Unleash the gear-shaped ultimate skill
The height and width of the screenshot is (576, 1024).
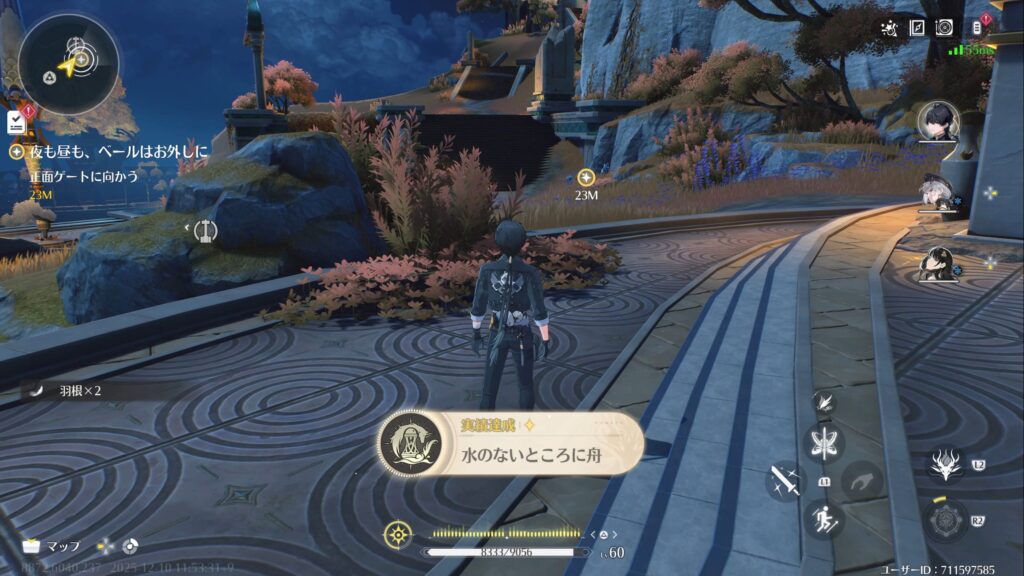pos(943,520)
